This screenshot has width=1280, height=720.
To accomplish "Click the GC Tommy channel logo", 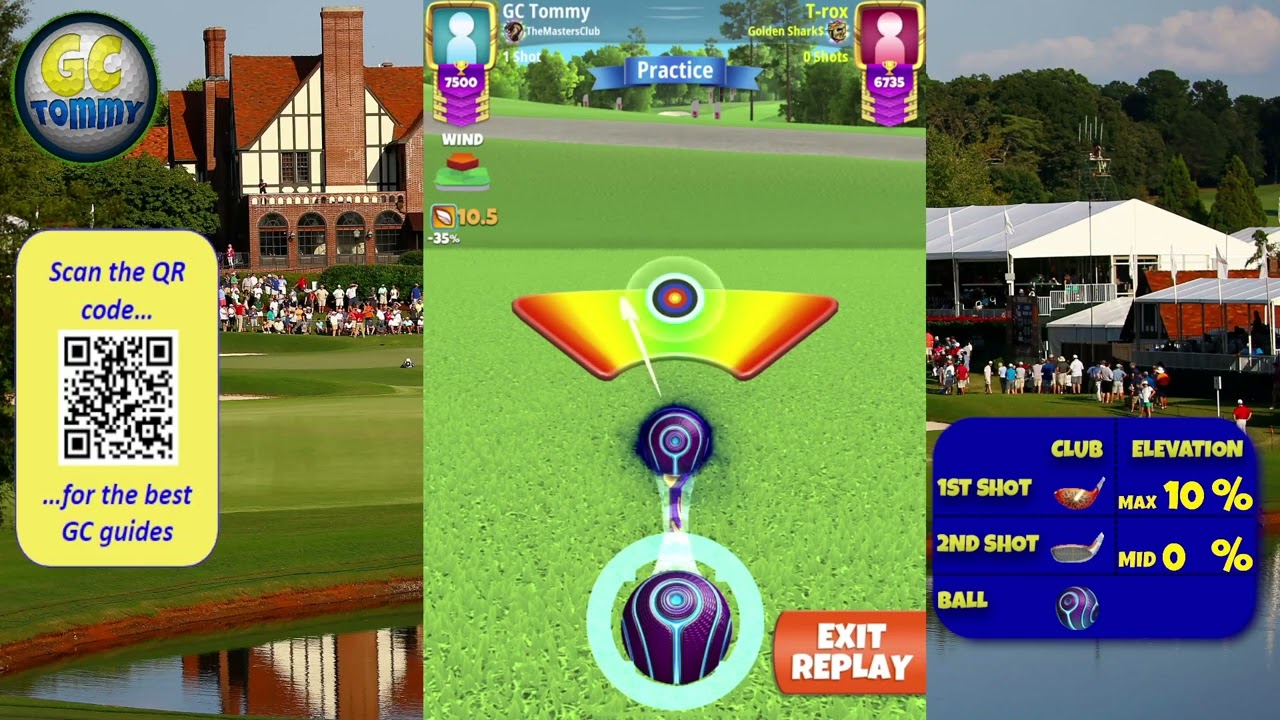I will (85, 88).
